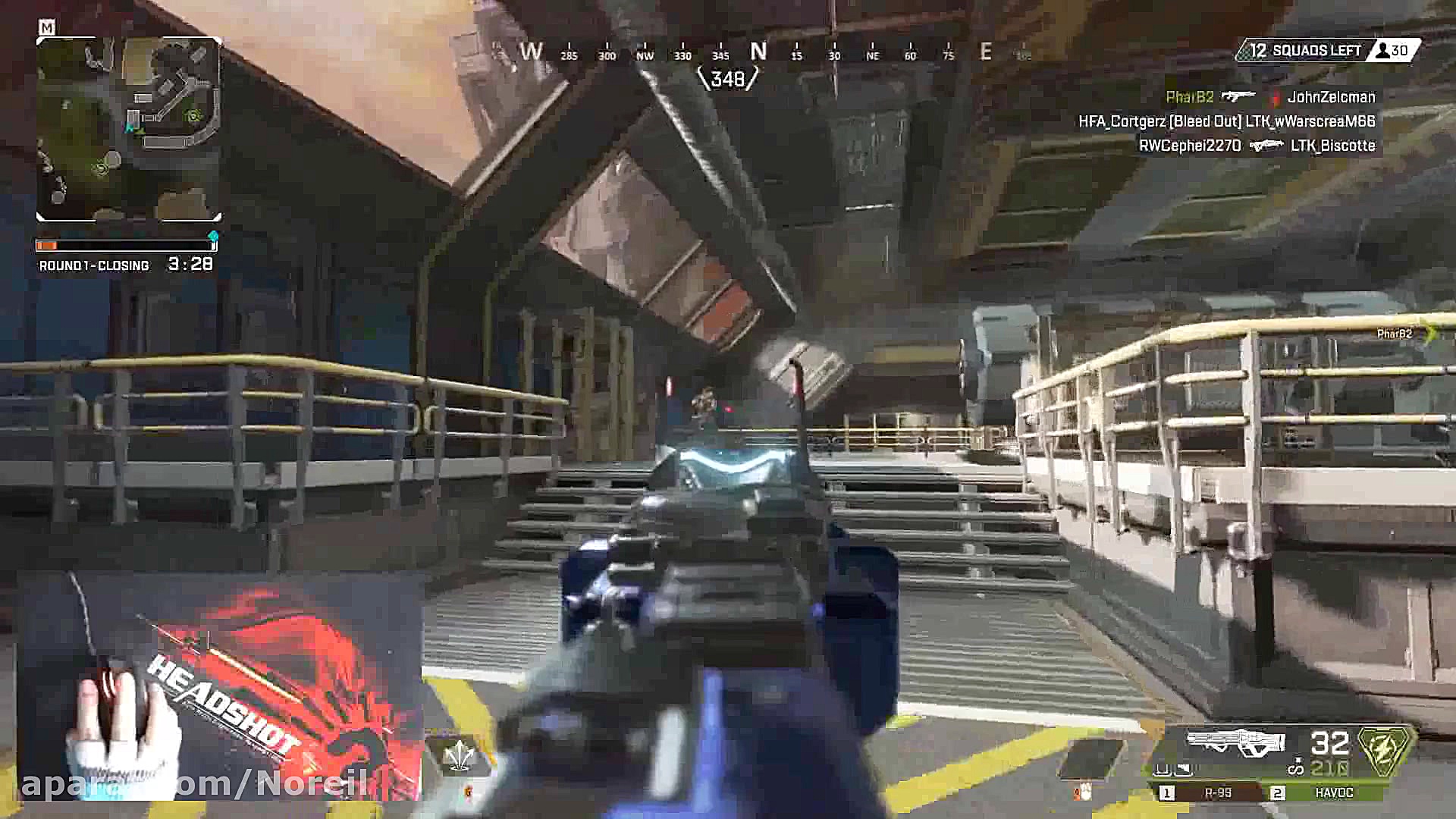1456x819 pixels.
Task: Click the green Evo Shield icon next to 32
Action: [x=1382, y=752]
